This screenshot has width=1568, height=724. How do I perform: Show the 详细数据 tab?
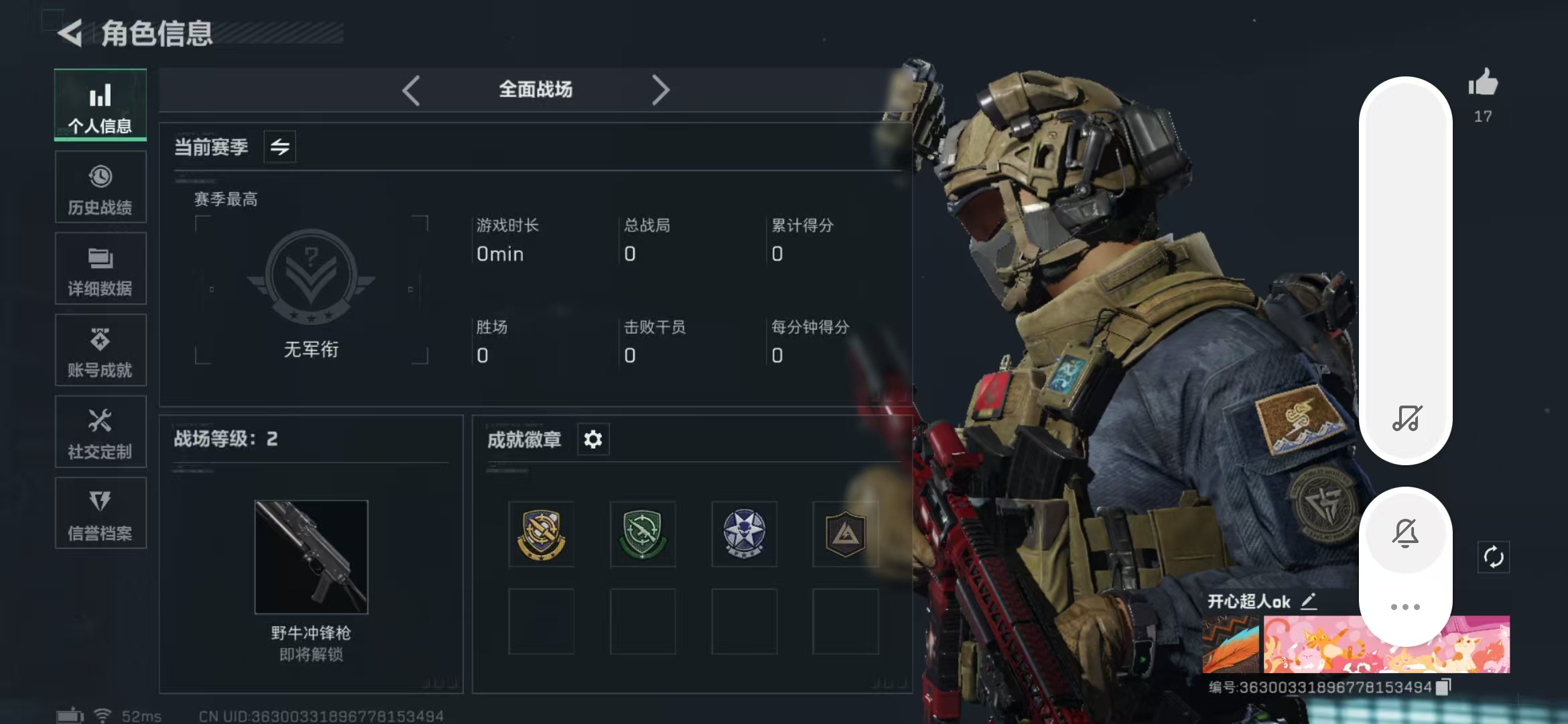101,269
